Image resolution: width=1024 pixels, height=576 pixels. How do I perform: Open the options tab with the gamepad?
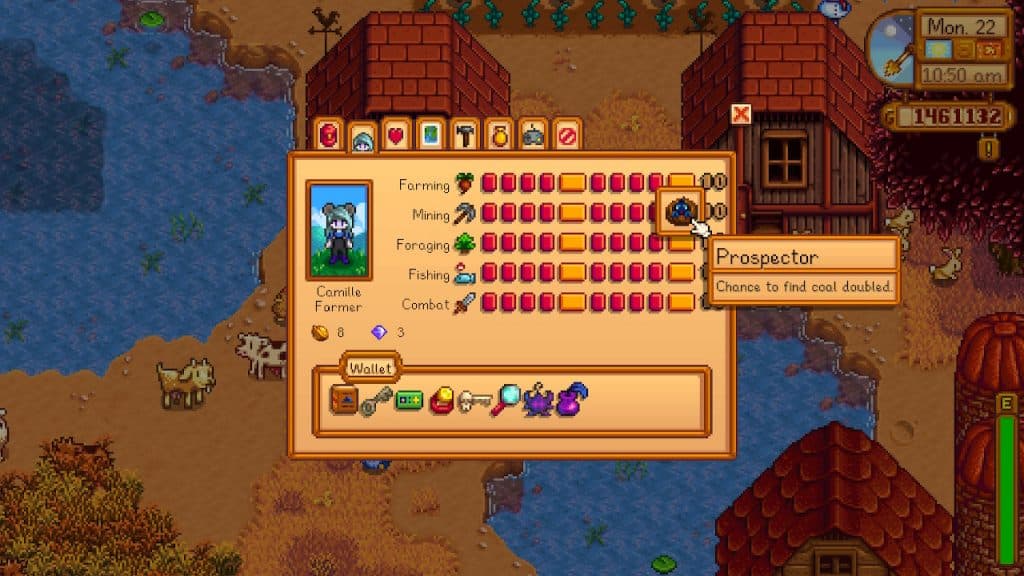[532, 135]
